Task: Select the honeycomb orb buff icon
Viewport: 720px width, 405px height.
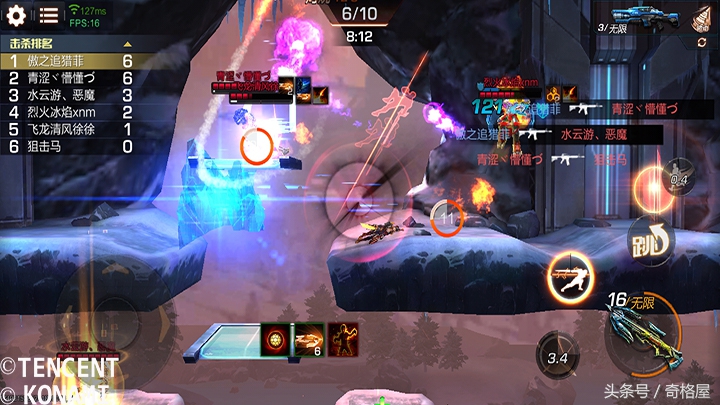Action: point(275,341)
